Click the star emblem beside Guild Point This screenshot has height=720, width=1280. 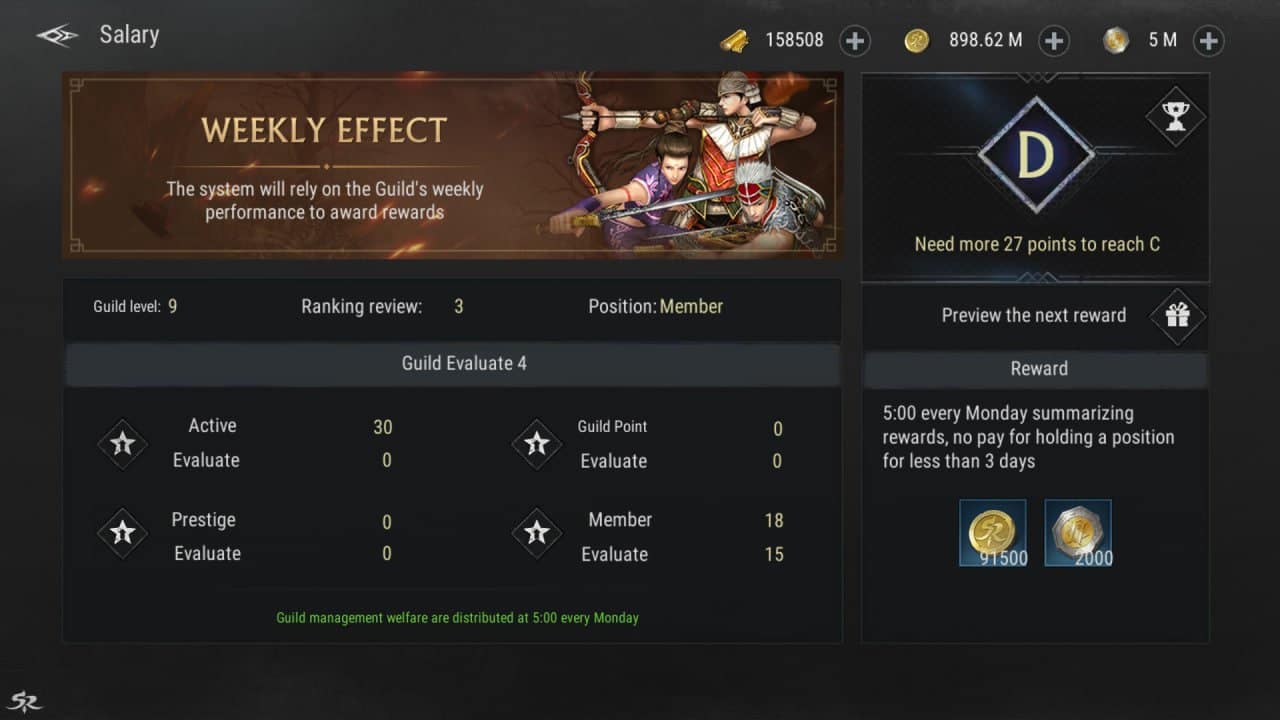click(x=537, y=443)
